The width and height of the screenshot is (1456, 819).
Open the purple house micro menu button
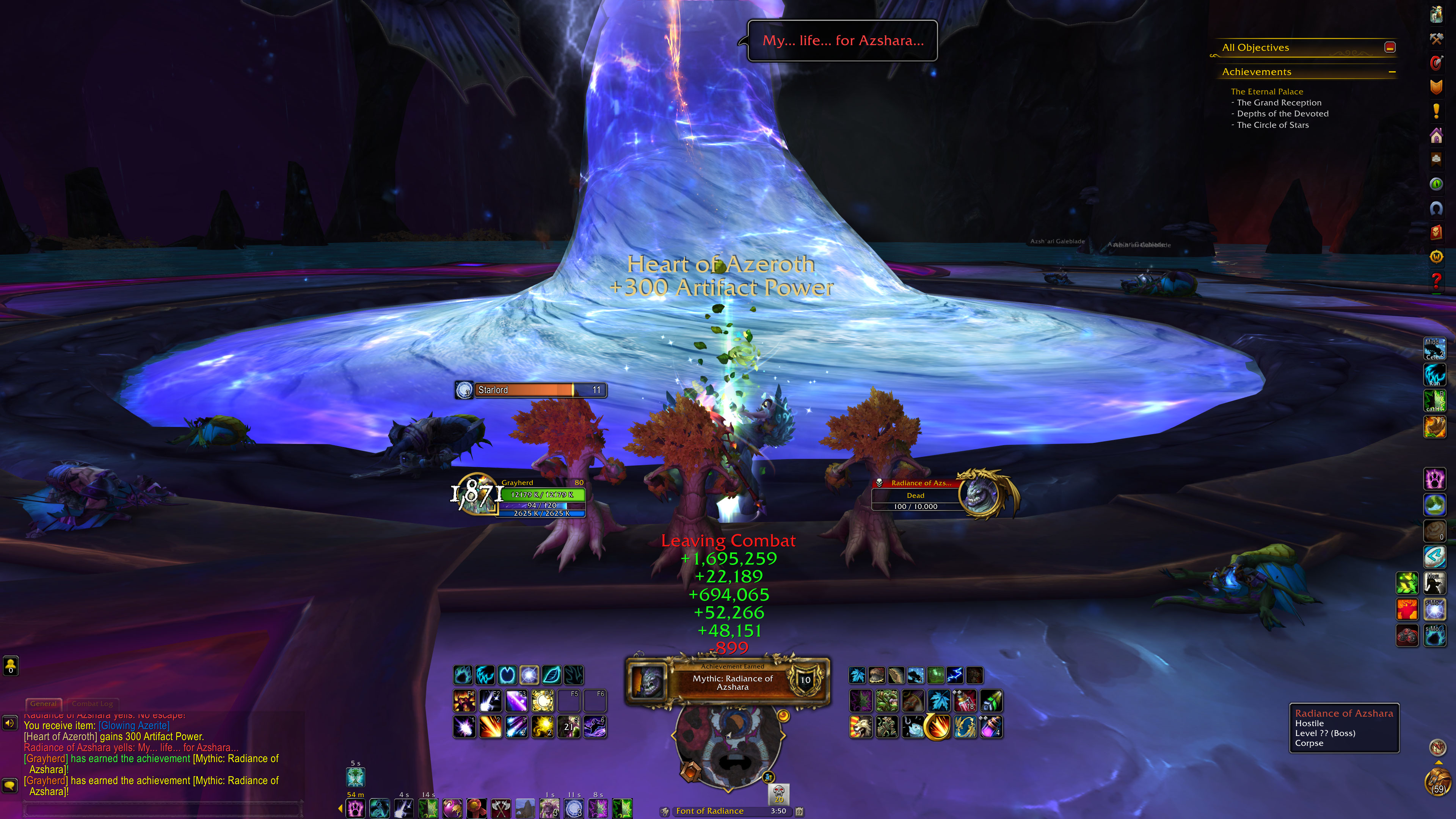click(1436, 136)
